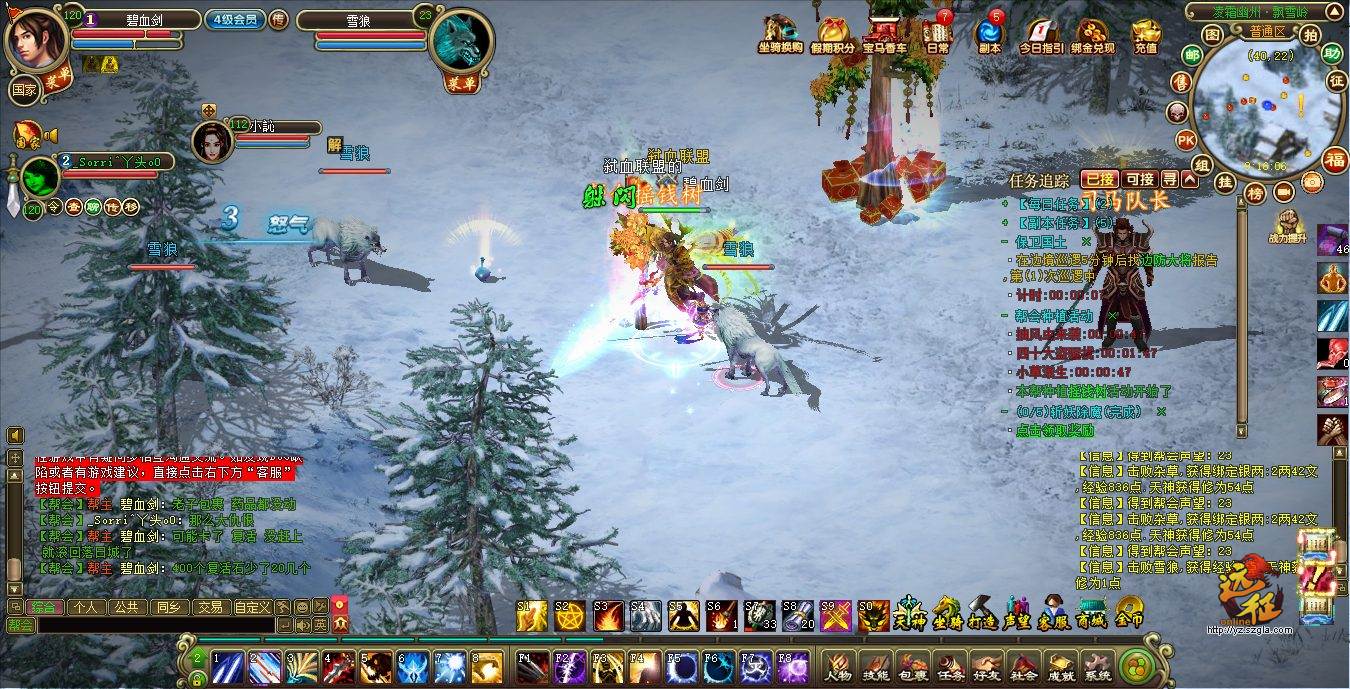Use the S8 scroll item with 20 charges
The image size is (1350, 689).
pos(797,615)
